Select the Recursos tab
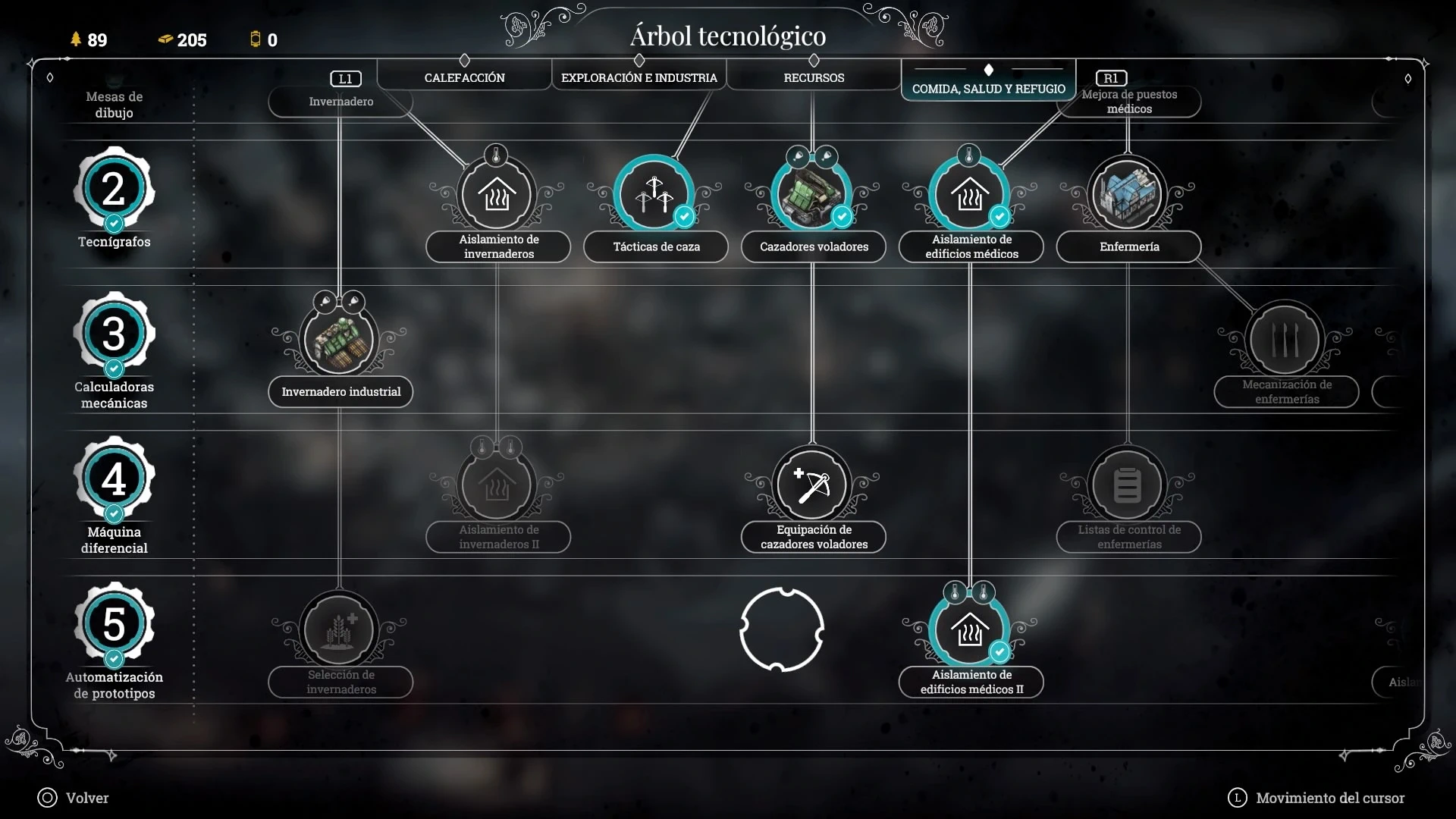 (814, 77)
